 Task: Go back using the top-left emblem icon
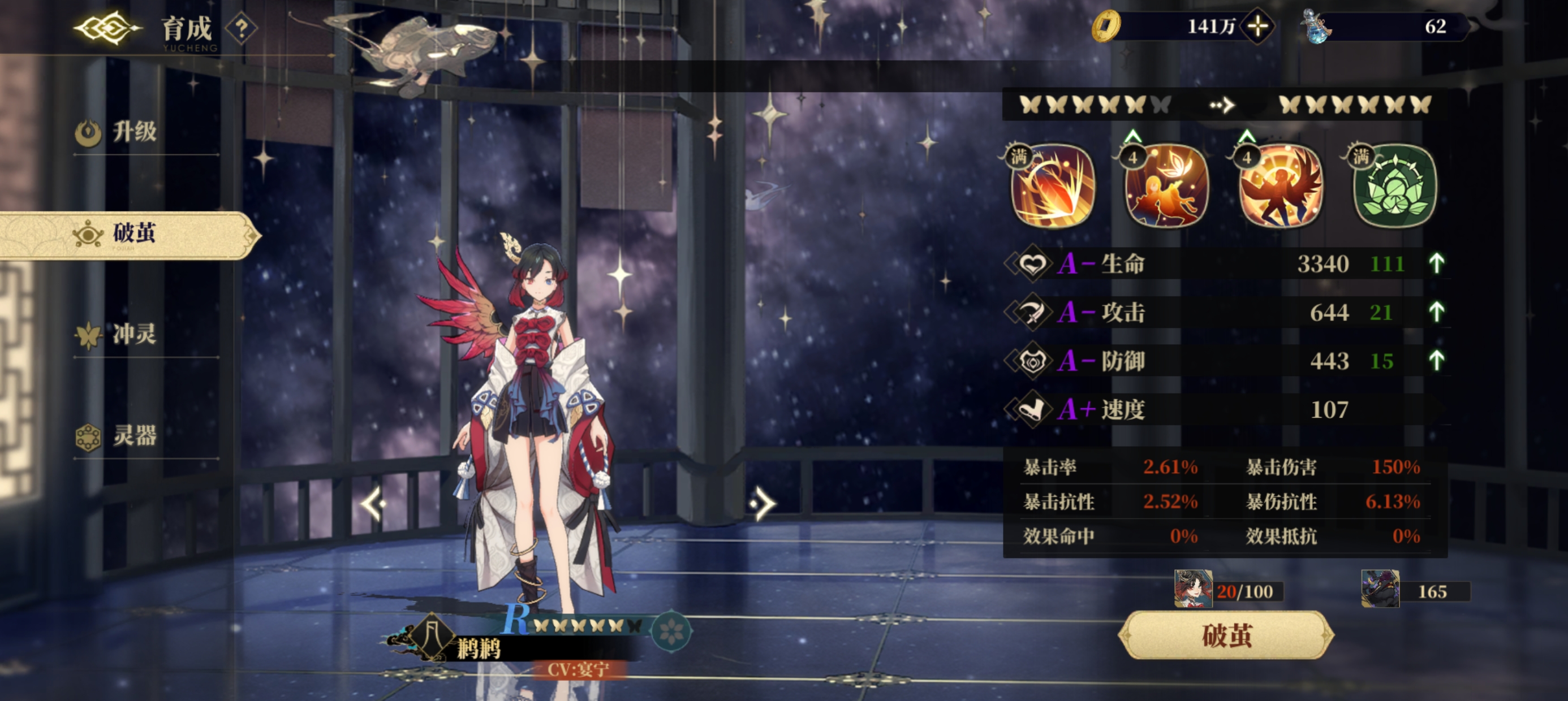[x=106, y=28]
